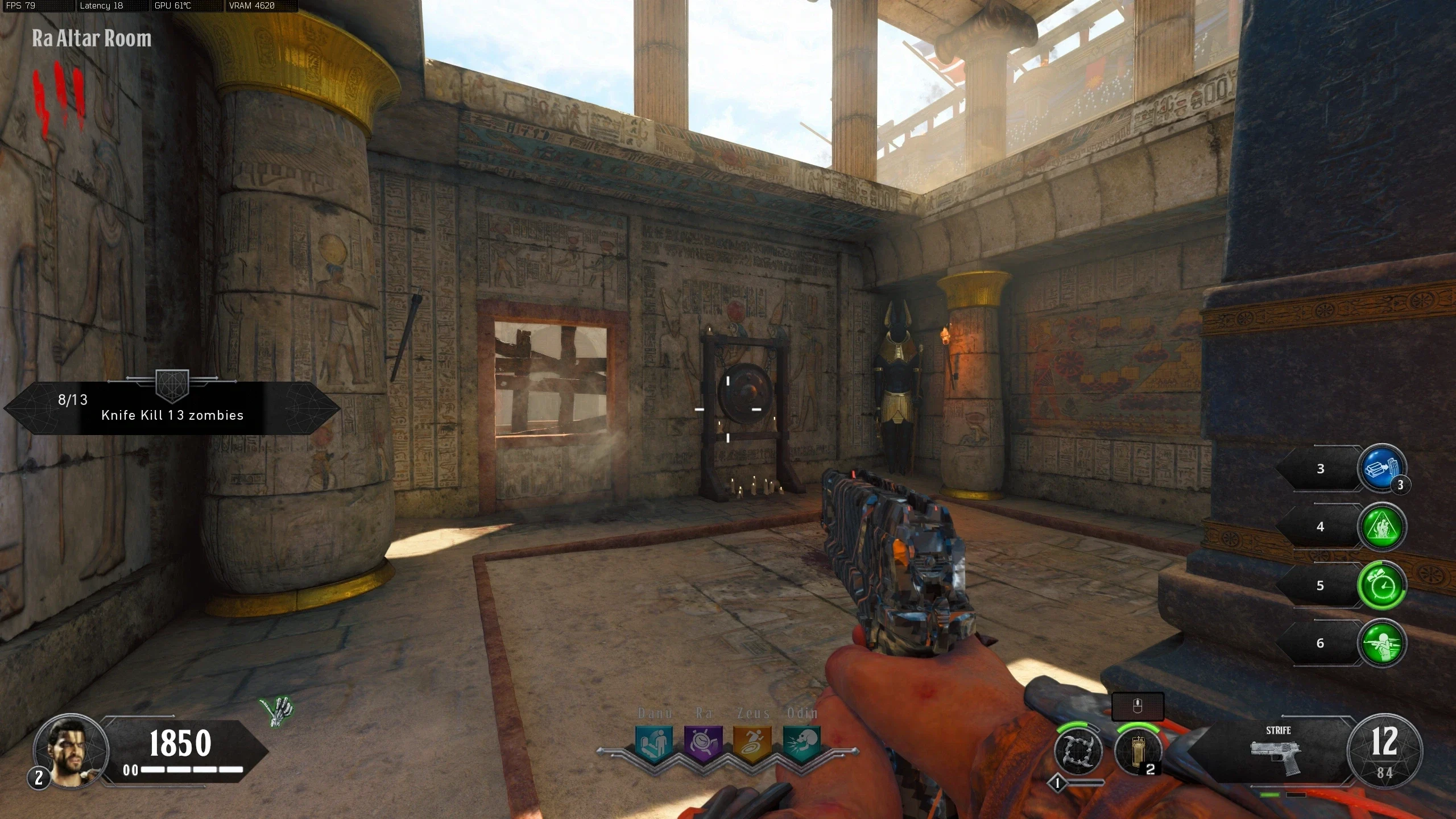Use the alarm clock elixir
Image resolution: width=1456 pixels, height=819 pixels.
[1381, 586]
